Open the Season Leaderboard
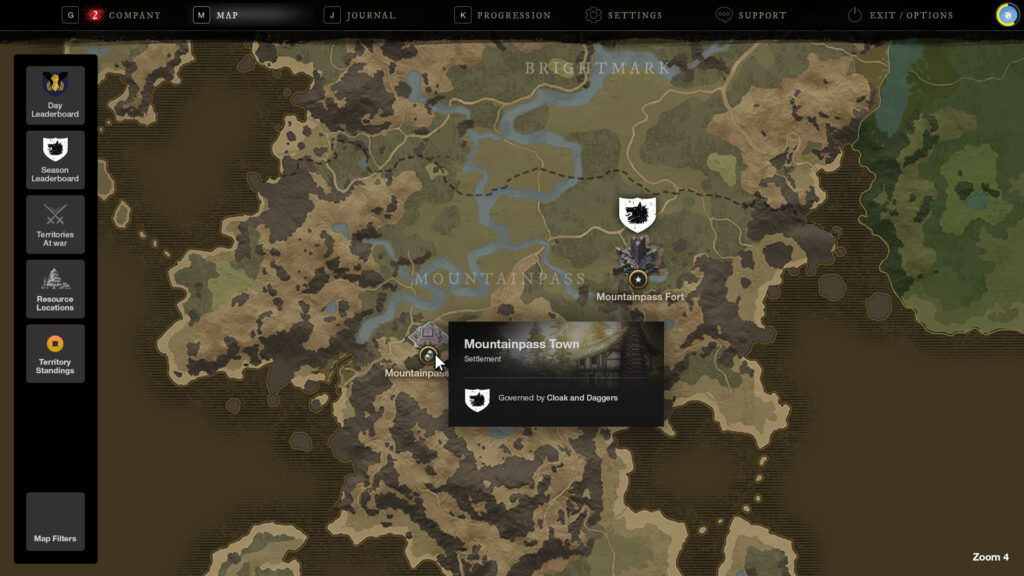The height and width of the screenshot is (576, 1024). [55, 159]
